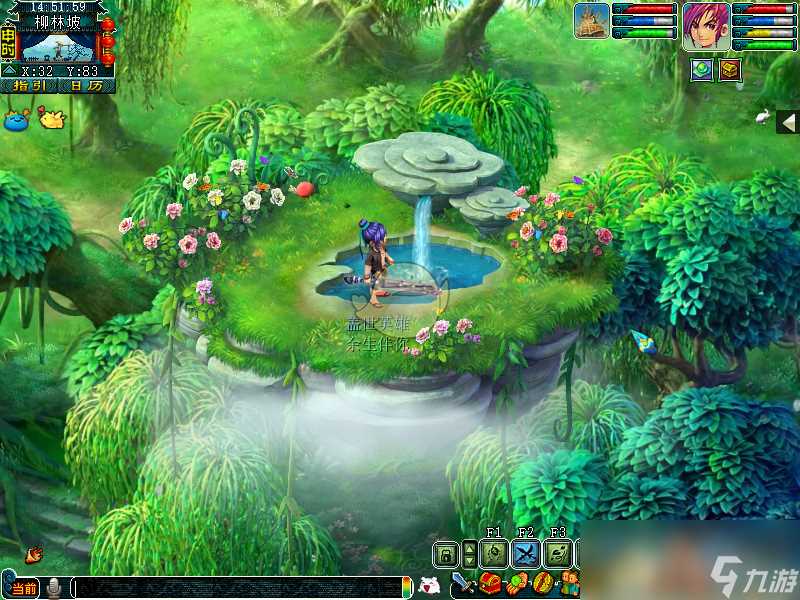The width and height of the screenshot is (800, 600).
Task: Open the pet portrait panel
Action: point(592,21)
